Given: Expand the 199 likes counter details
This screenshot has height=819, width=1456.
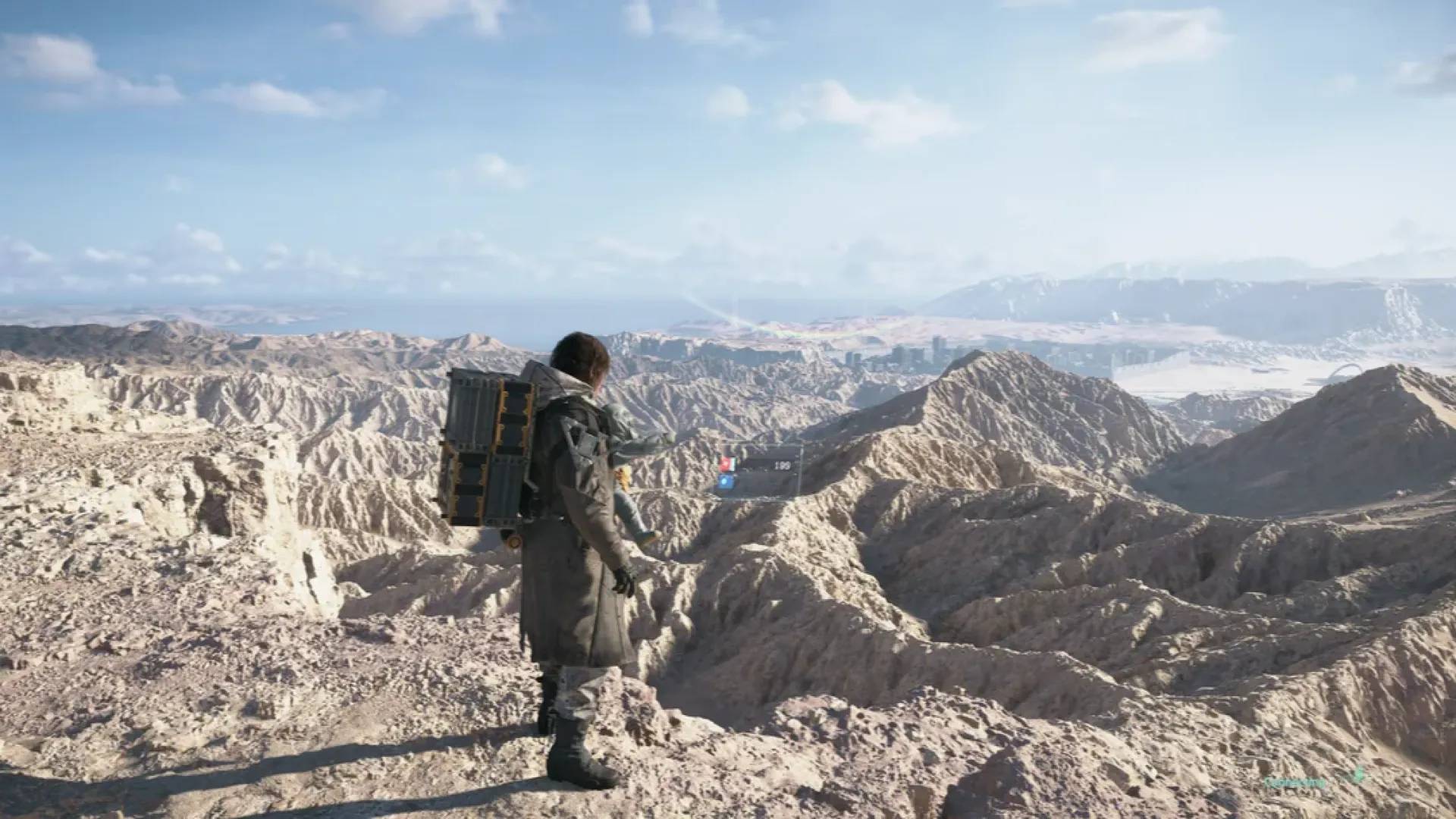Looking at the screenshot, I should click(x=783, y=466).
